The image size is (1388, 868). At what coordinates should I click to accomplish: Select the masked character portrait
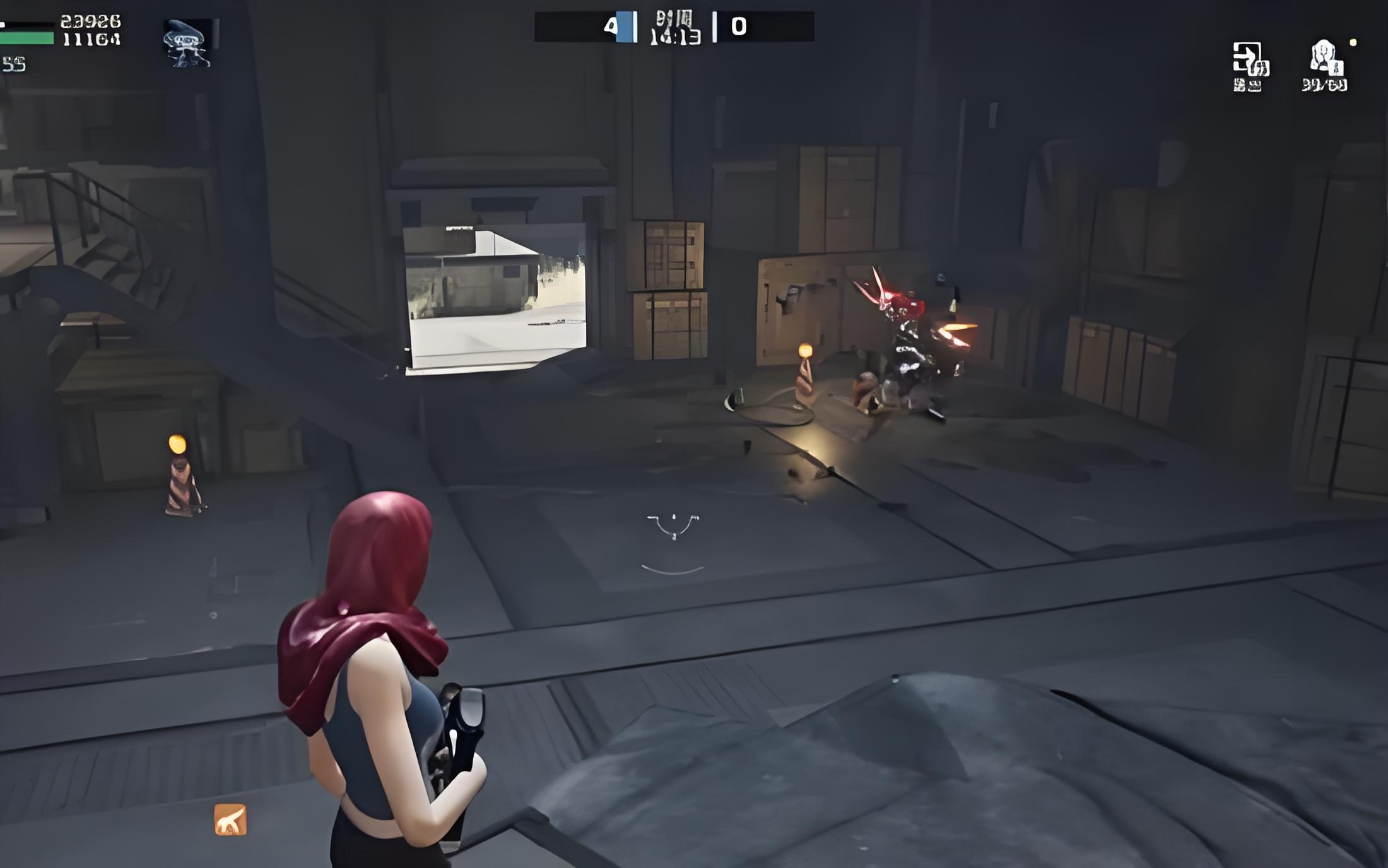(188, 43)
